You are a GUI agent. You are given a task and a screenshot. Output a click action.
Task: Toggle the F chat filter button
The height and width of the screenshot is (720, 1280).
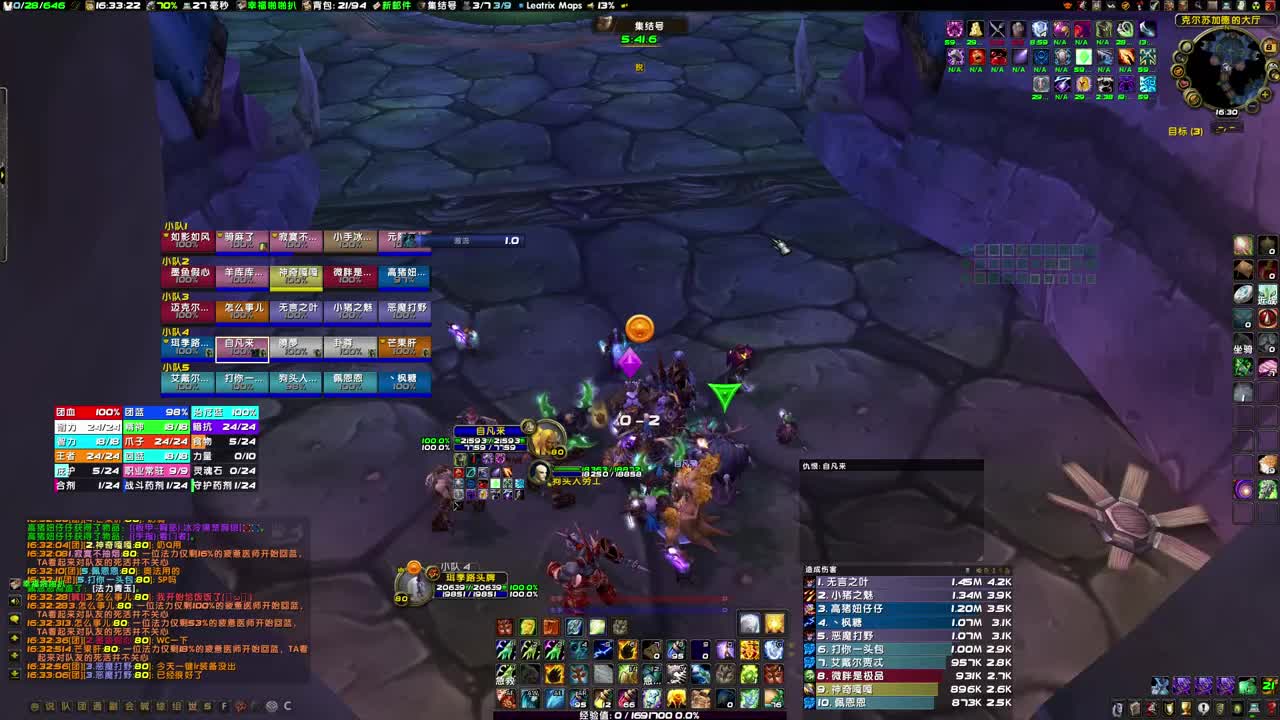224,706
